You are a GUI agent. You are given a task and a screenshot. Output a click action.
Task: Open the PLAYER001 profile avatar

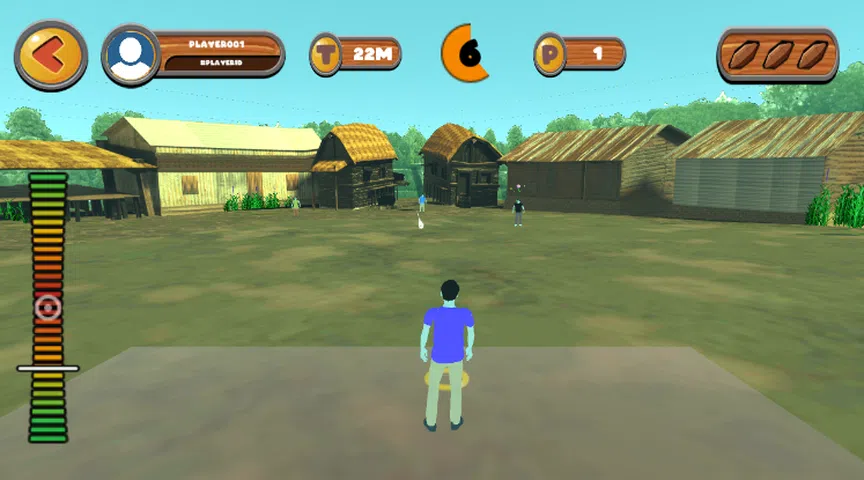(x=131, y=55)
